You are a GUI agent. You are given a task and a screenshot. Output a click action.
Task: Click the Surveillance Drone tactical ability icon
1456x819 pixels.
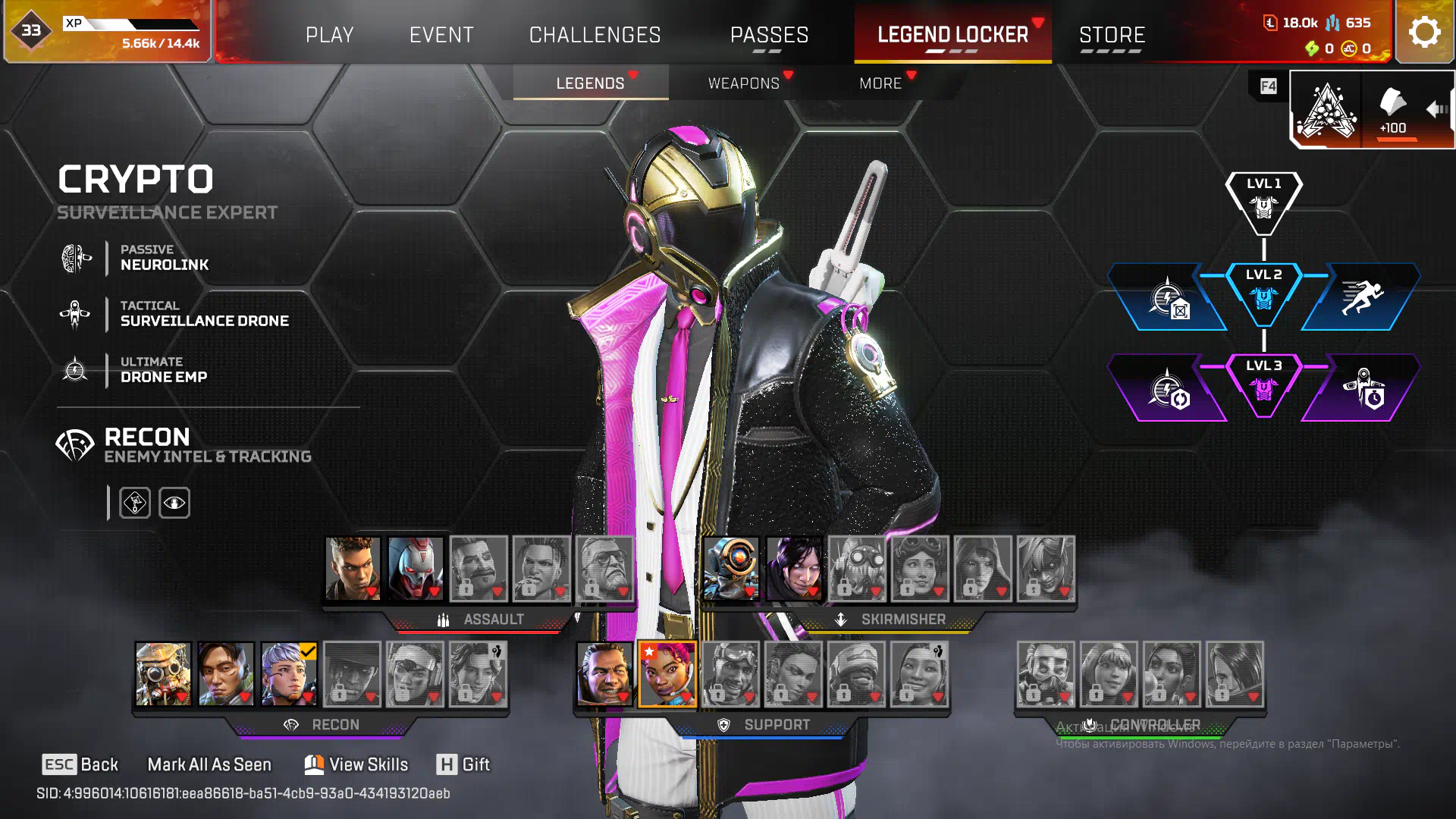pos(75,314)
